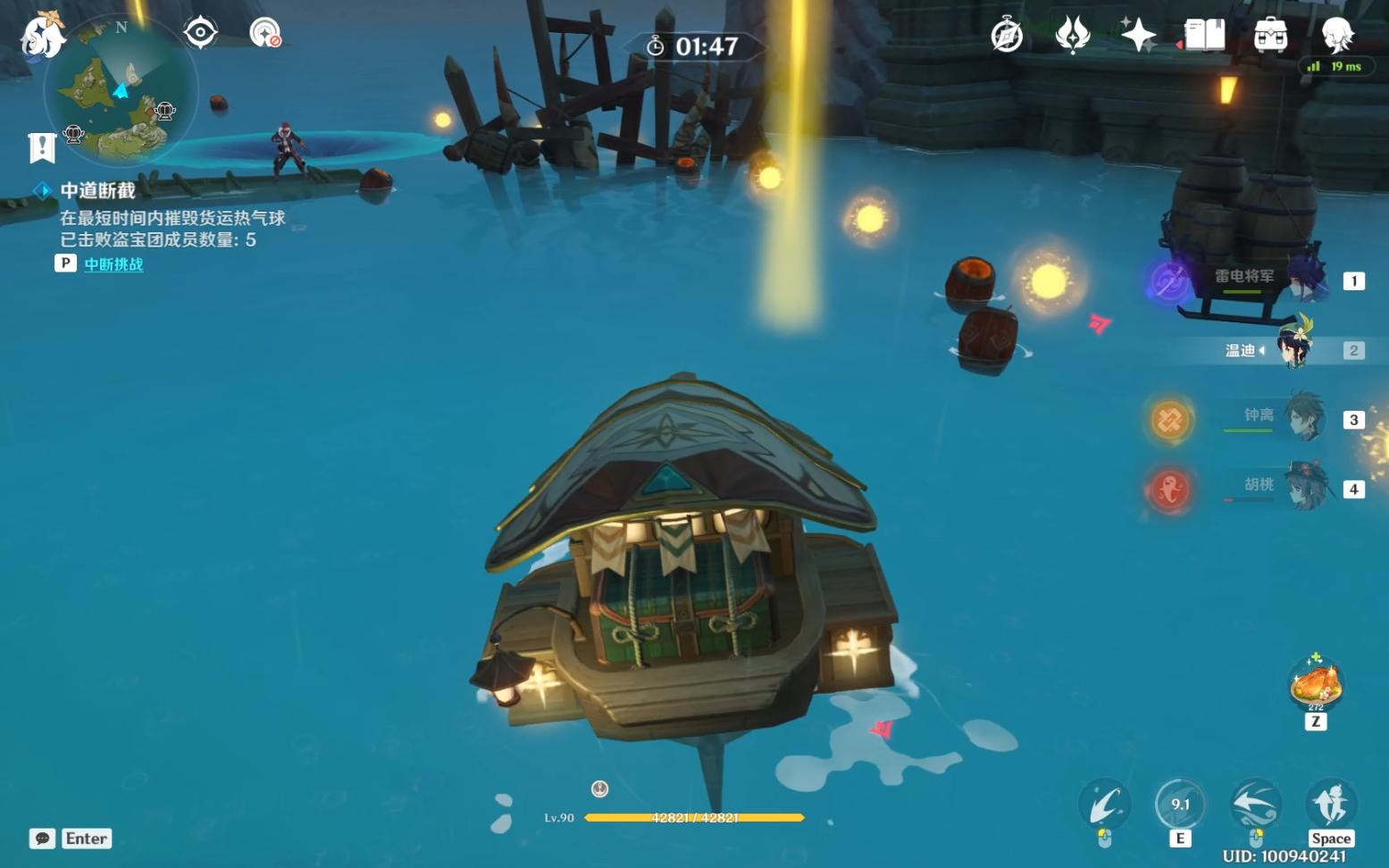Open the adventurer handbook icon
Image resolution: width=1389 pixels, height=868 pixels.
coord(1204,36)
